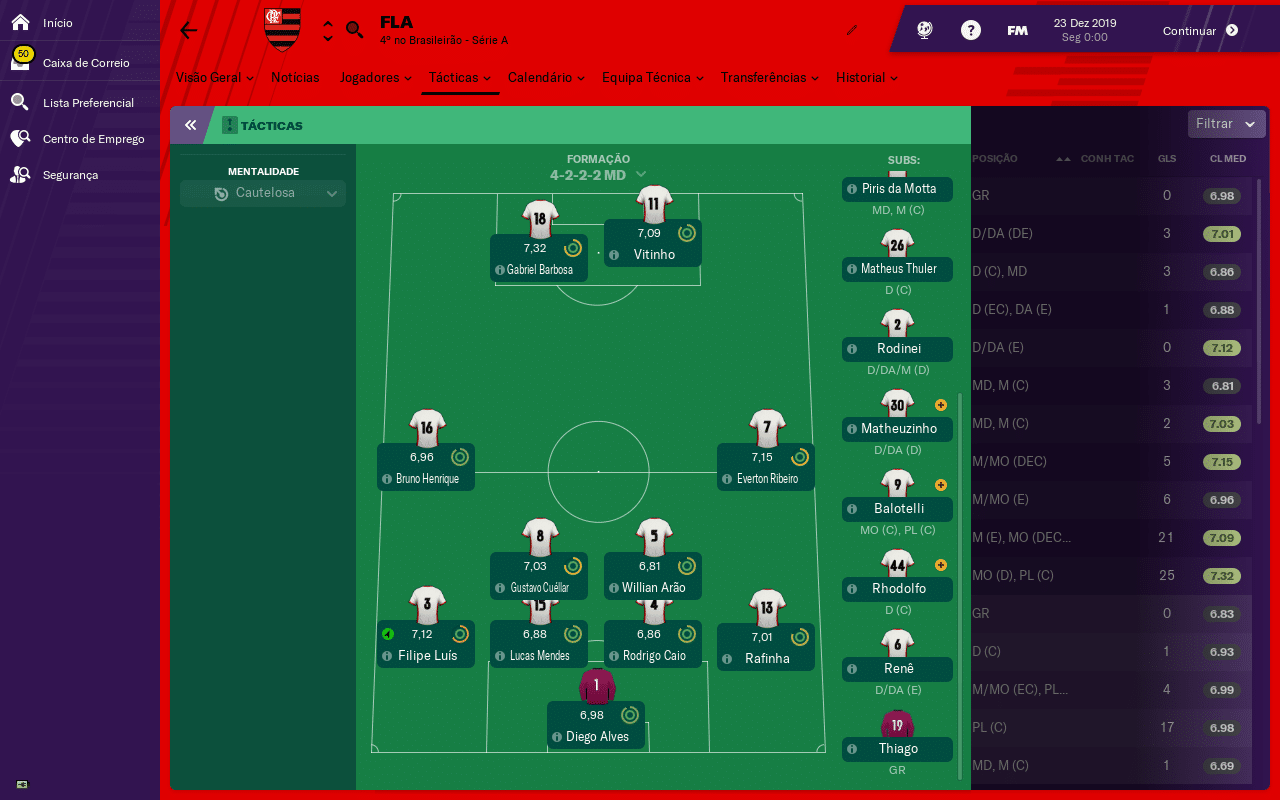This screenshot has width=1280, height=800.
Task: Open the 4-2-2-2 MD formation selector
Action: 598,175
